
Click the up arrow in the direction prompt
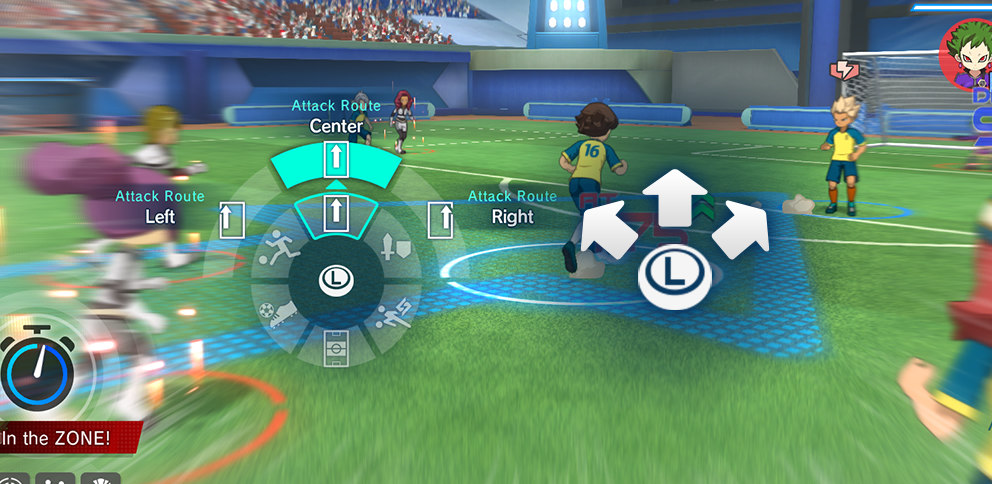click(x=675, y=197)
